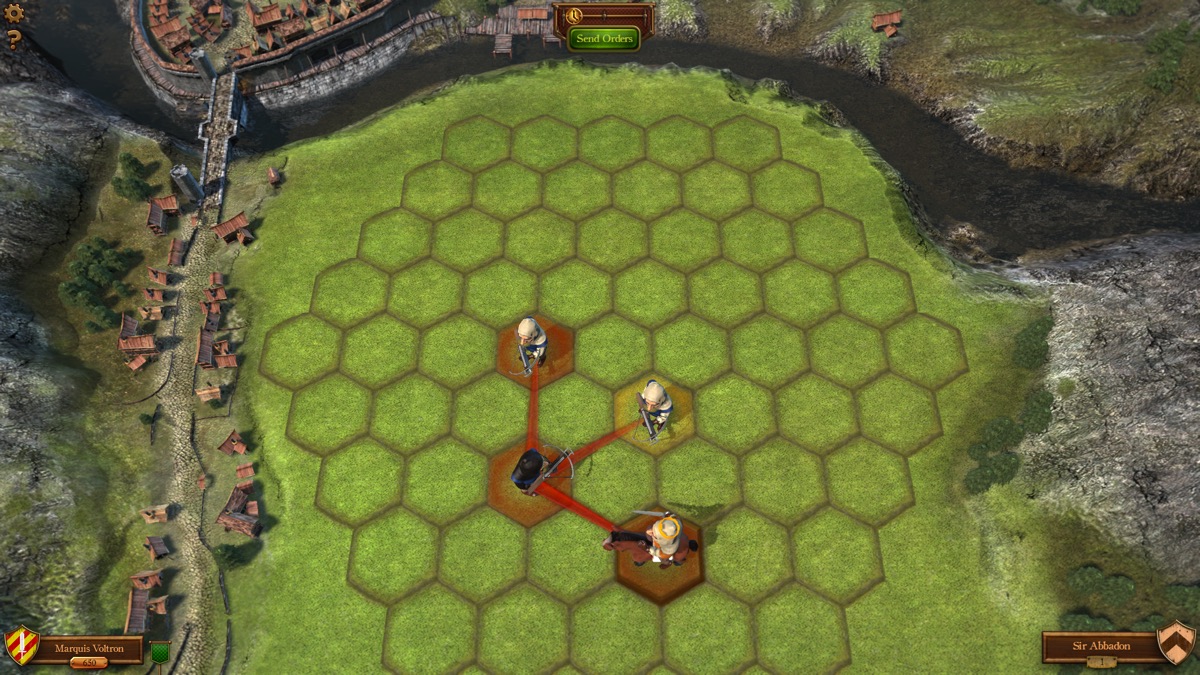Open the gear settings menu

click(14, 13)
